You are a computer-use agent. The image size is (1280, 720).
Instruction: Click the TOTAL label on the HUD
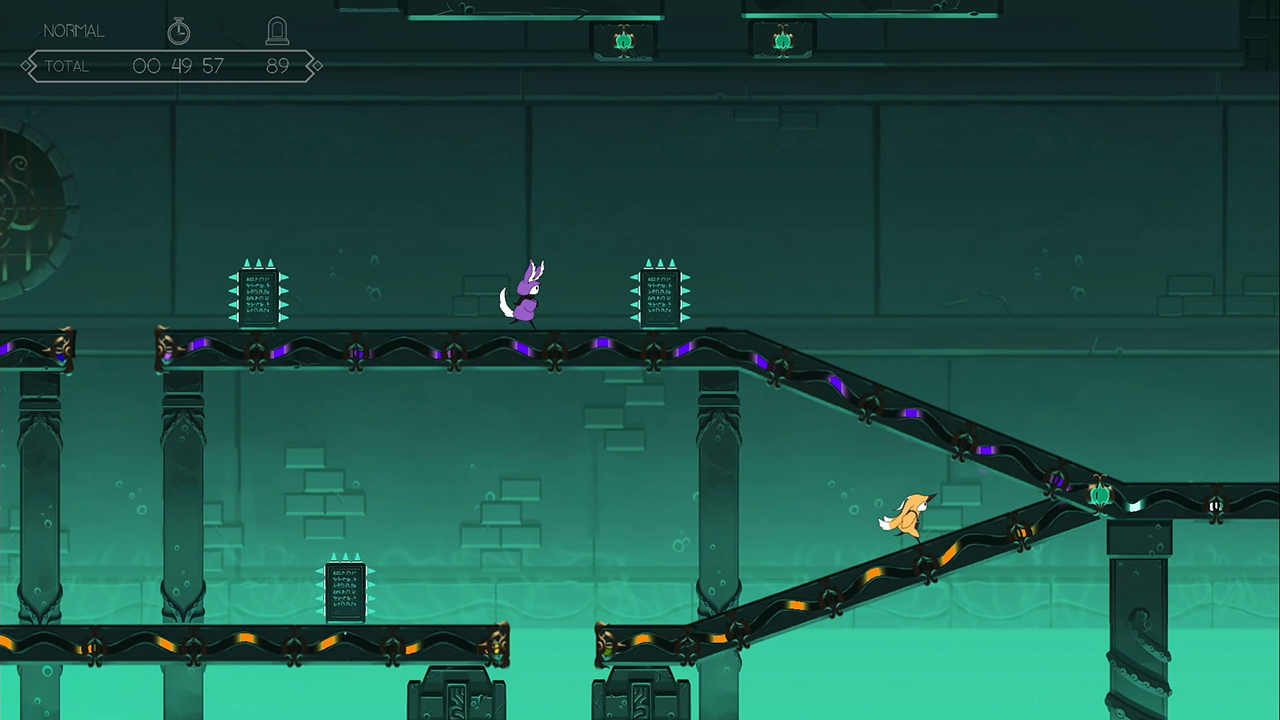coord(66,65)
